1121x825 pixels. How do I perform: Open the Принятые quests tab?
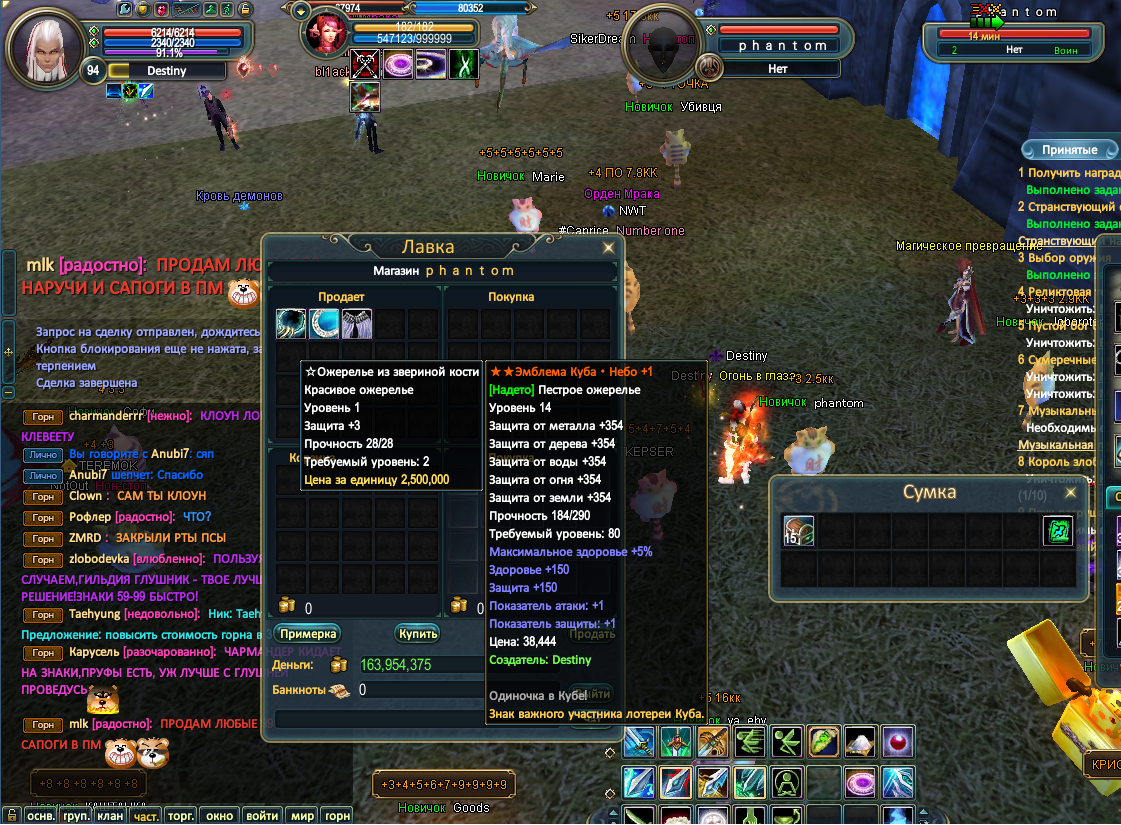pyautogui.click(x=1069, y=150)
